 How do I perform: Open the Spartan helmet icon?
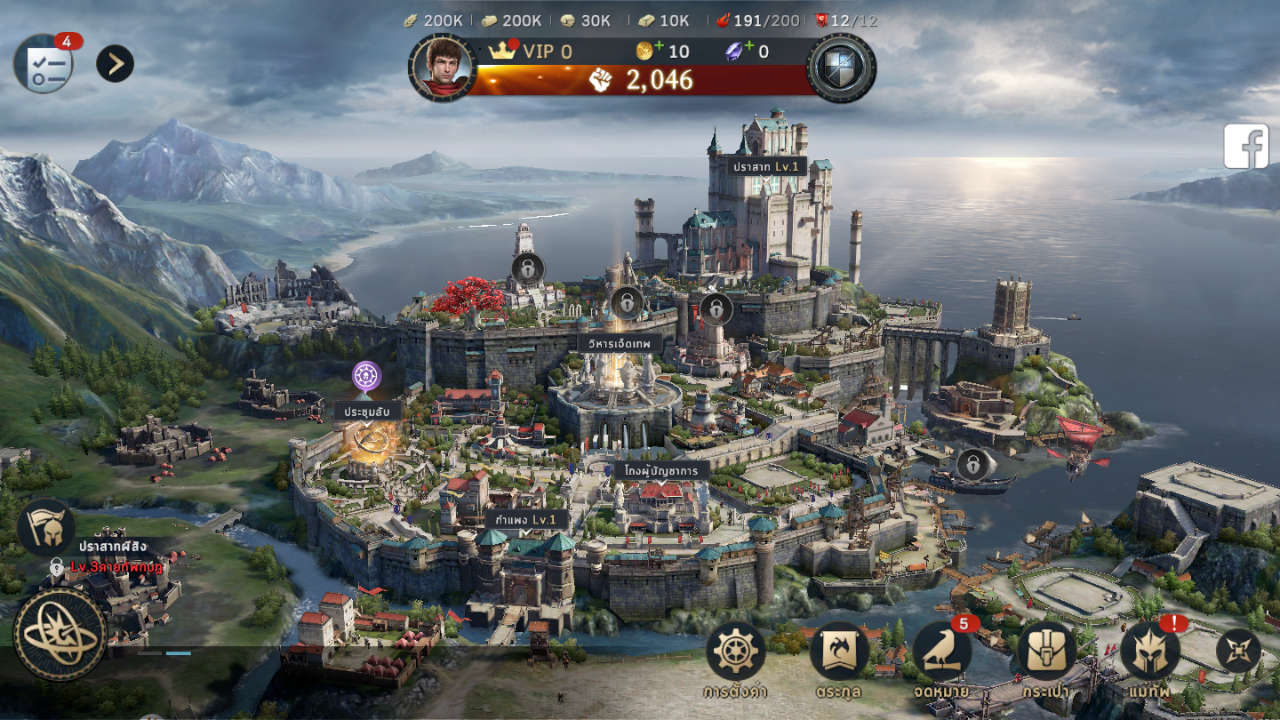click(46, 527)
